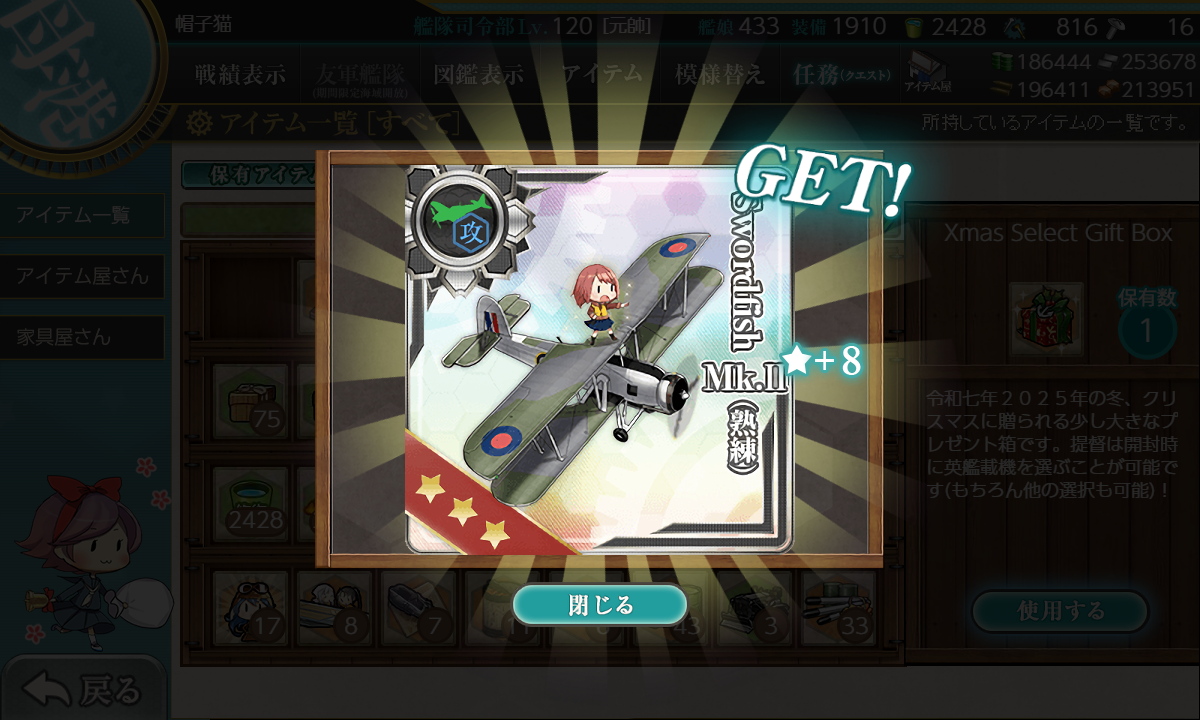The height and width of the screenshot is (720, 1200).
Task: Select the Xmas Select Gift Box icon
Action: click(x=1047, y=316)
